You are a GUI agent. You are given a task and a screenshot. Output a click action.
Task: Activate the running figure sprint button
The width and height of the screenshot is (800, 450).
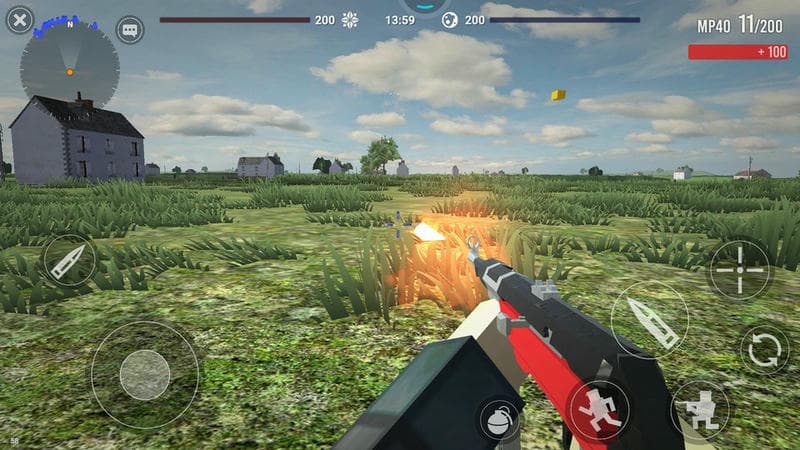point(599,410)
